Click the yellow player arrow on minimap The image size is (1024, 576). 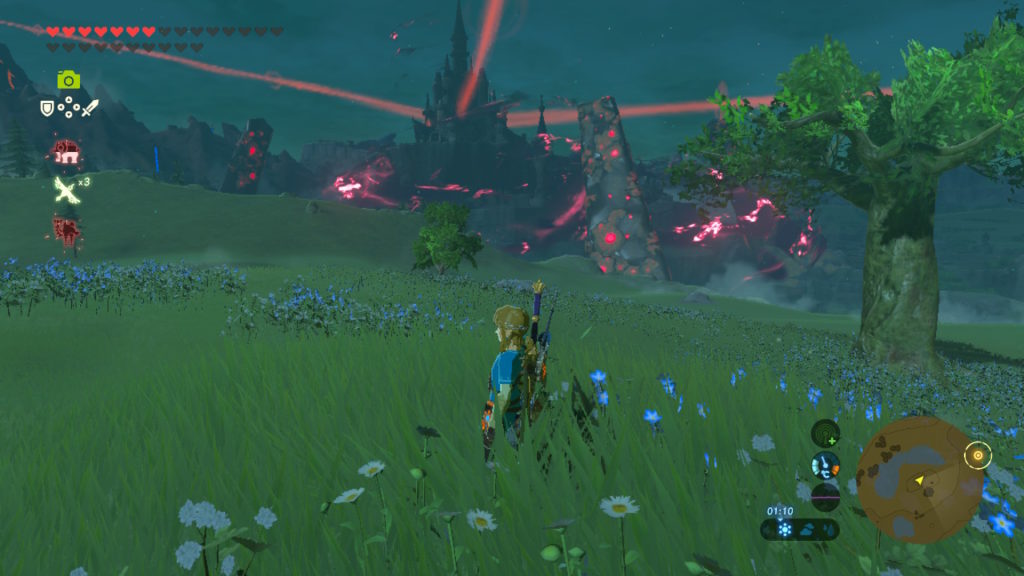(918, 481)
